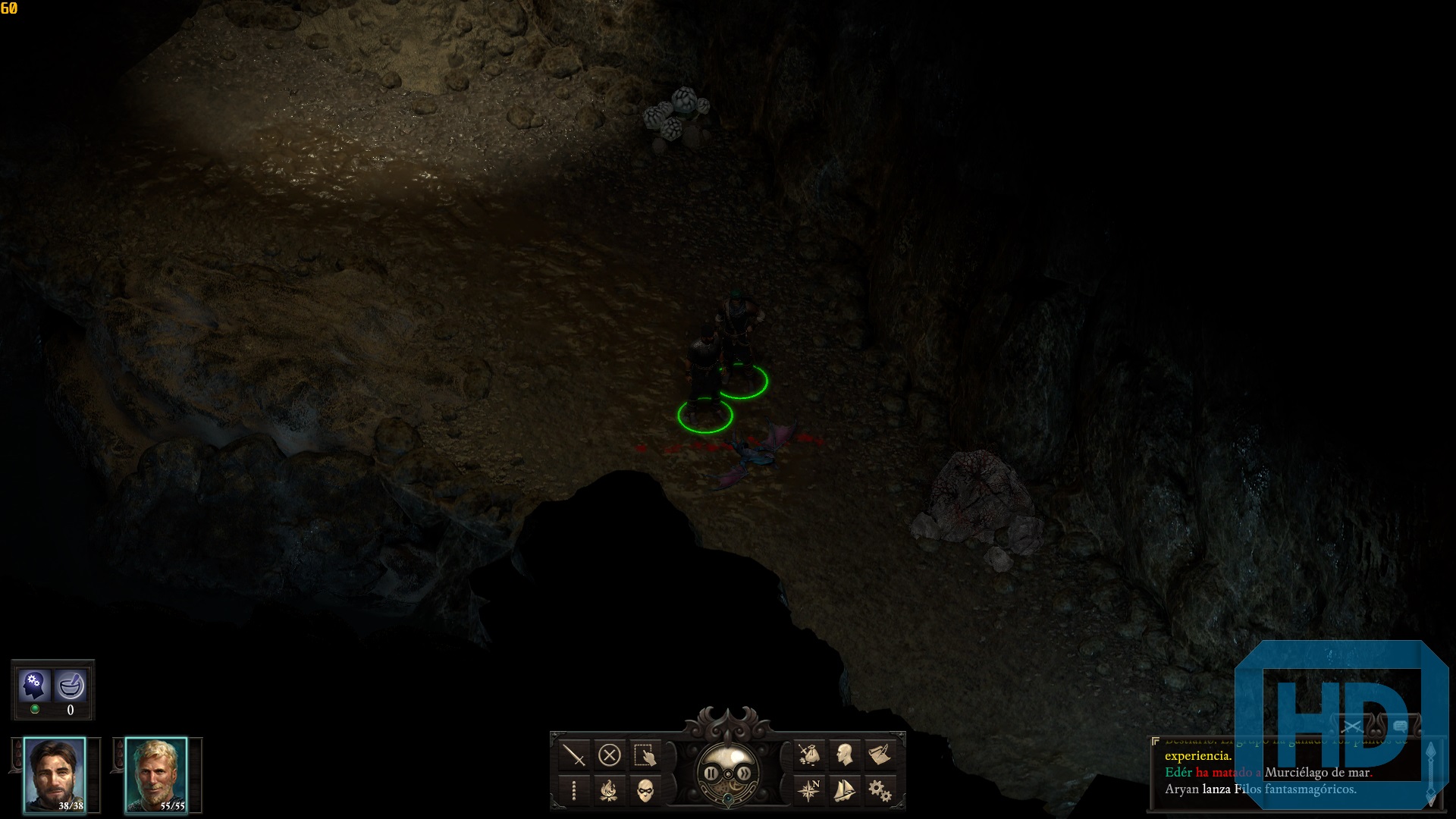The width and height of the screenshot is (1456, 819).
Task: Select the dark-haired character portrait
Action: 55,775
